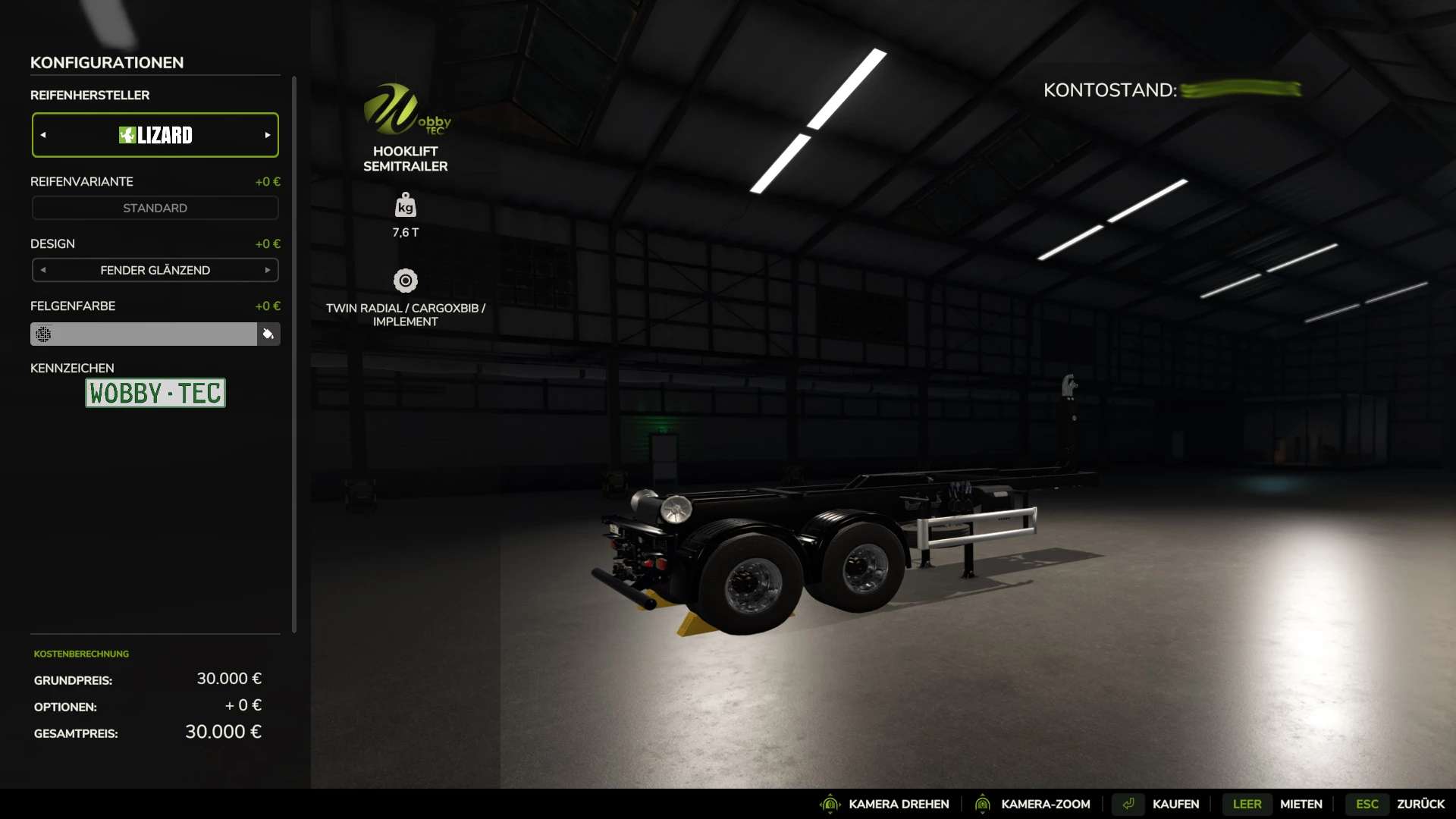This screenshot has height=819, width=1456.
Task: Click the Standard tire variant field
Action: coord(155,208)
